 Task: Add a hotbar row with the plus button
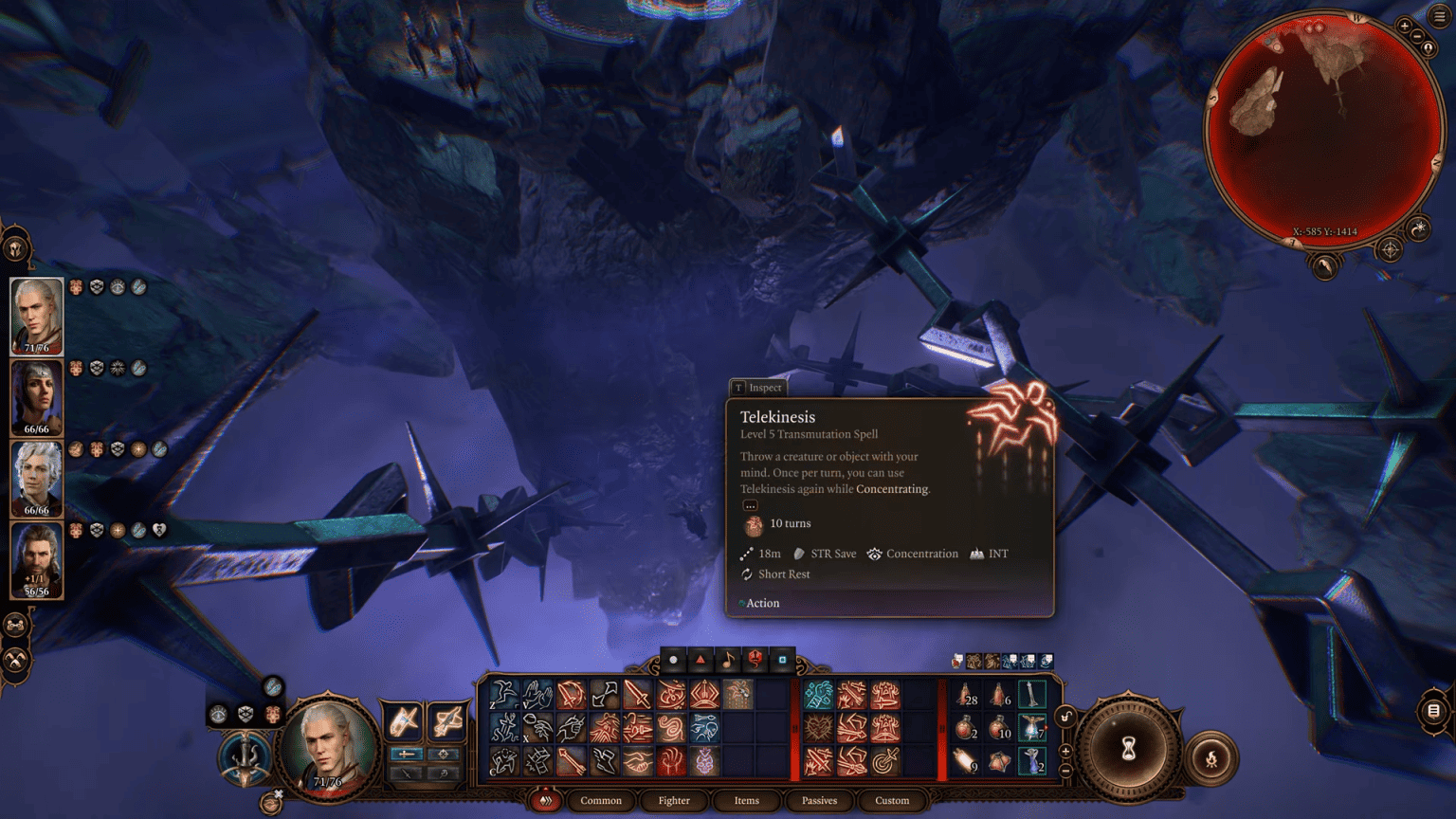click(1065, 752)
